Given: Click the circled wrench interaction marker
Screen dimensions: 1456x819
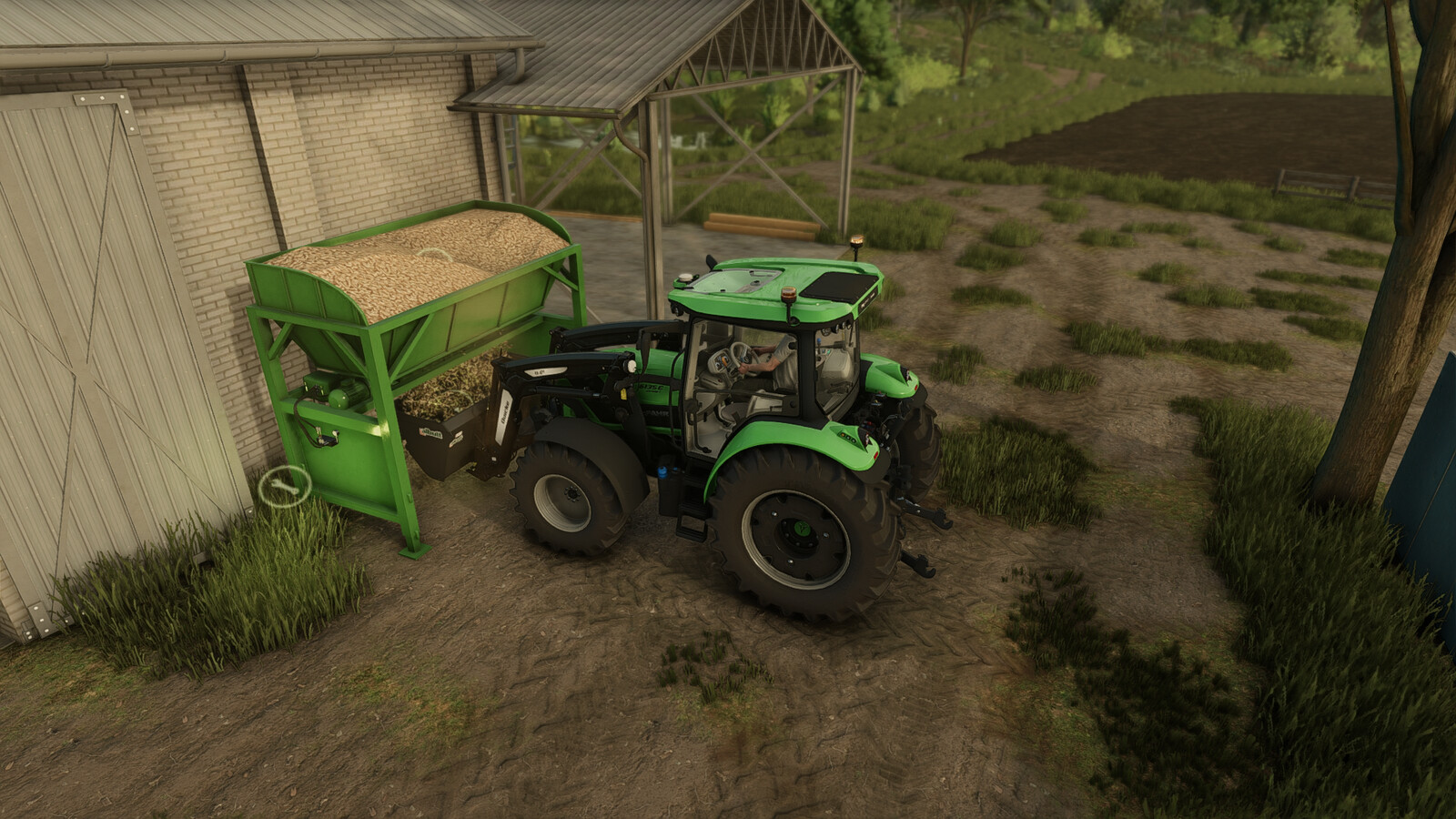Looking at the screenshot, I should coord(284,486).
